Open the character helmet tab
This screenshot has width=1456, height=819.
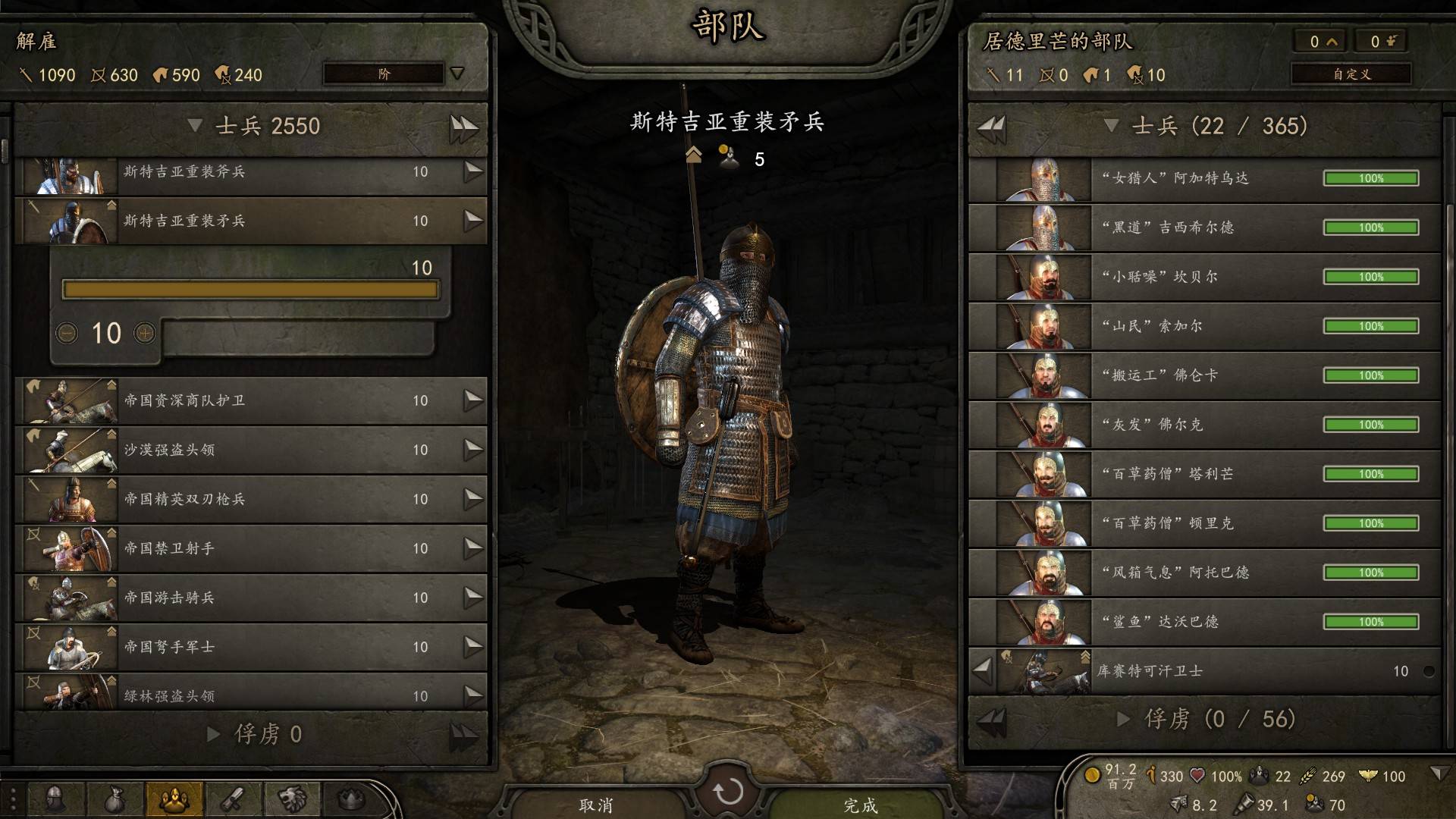pos(55,799)
